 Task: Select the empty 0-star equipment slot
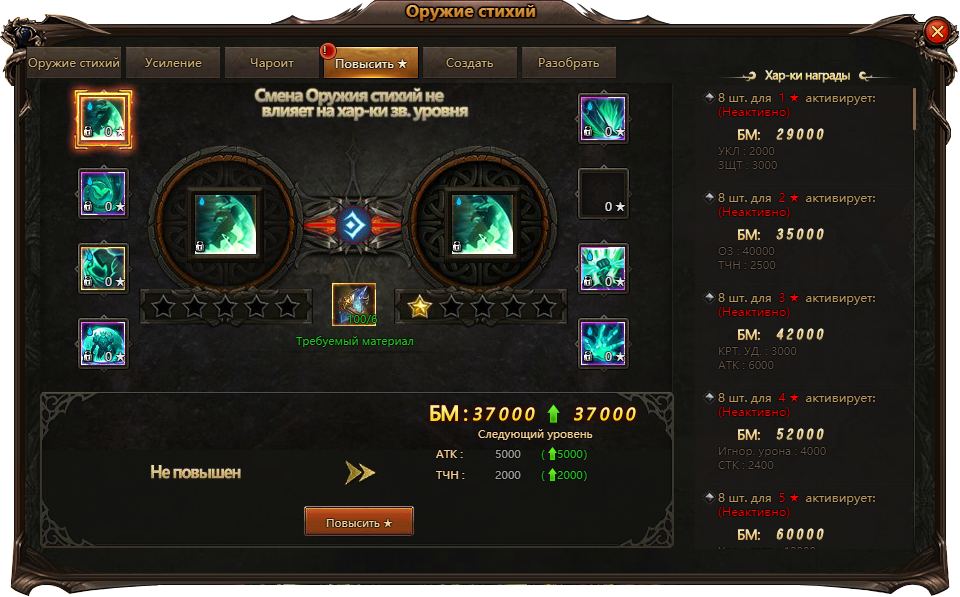603,194
